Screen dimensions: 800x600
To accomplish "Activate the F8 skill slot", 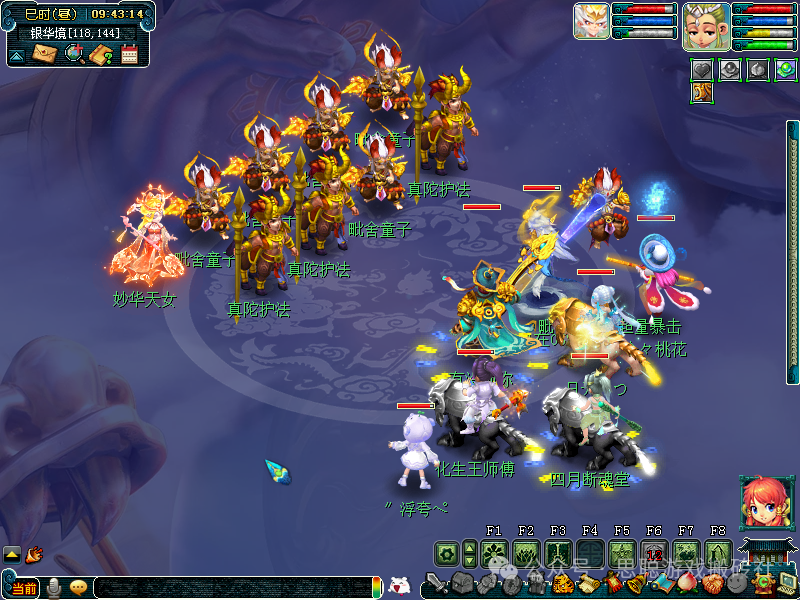I will click(718, 553).
